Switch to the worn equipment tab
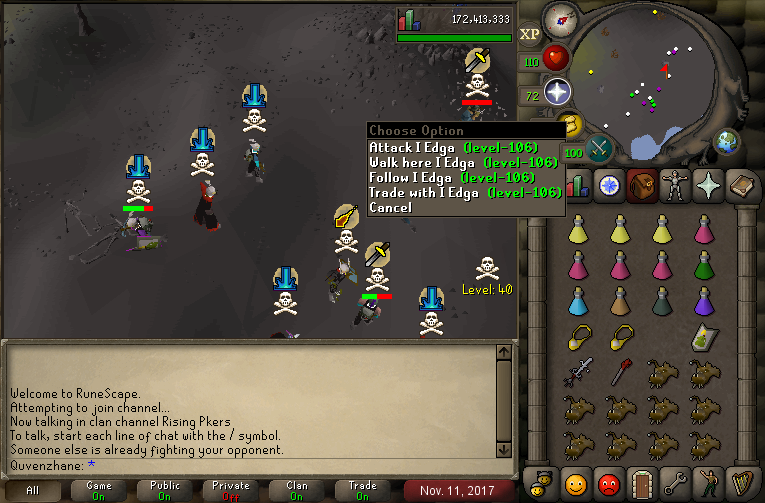 click(675, 185)
